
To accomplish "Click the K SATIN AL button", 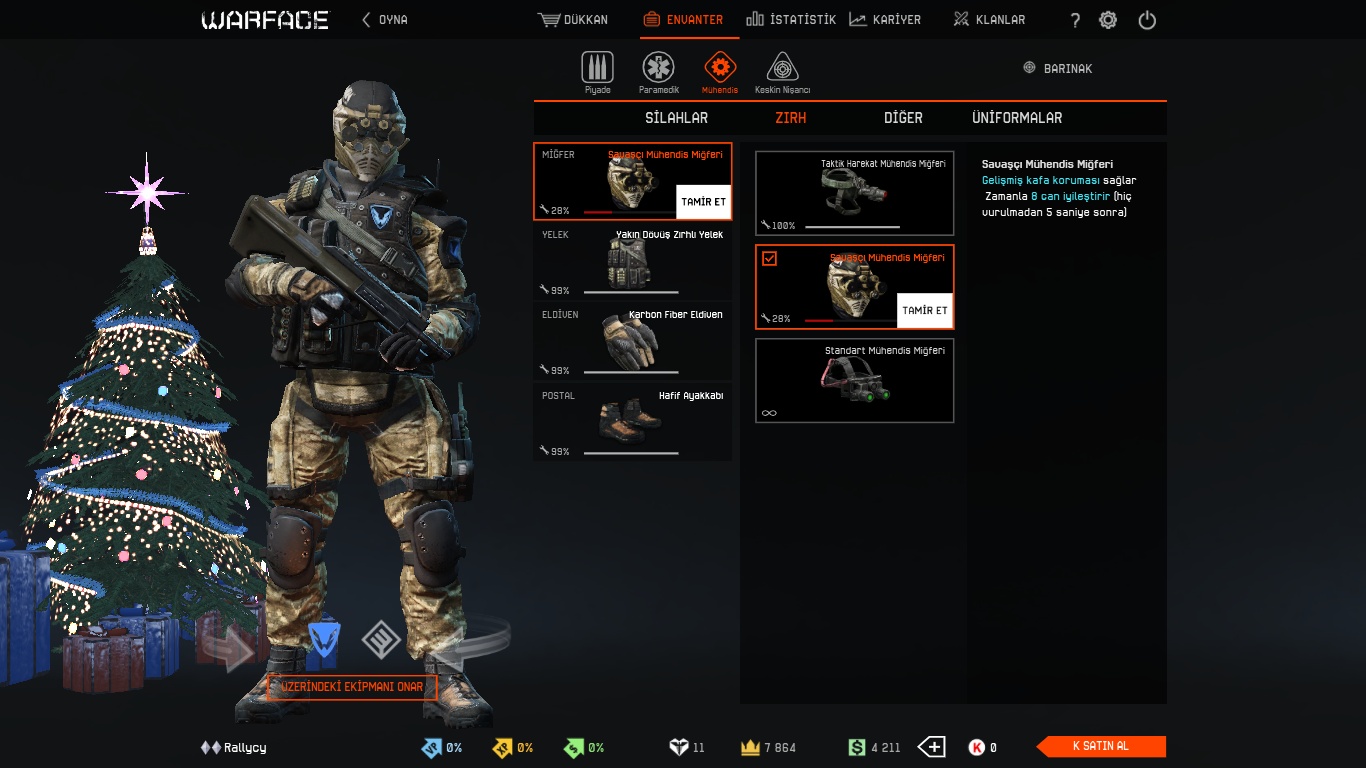I will coord(1101,746).
